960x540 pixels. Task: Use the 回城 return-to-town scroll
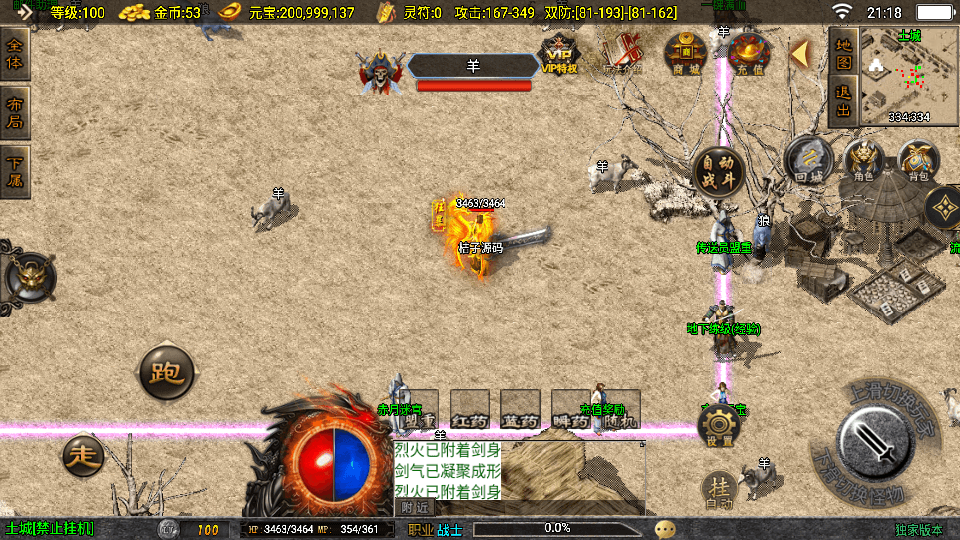808,160
